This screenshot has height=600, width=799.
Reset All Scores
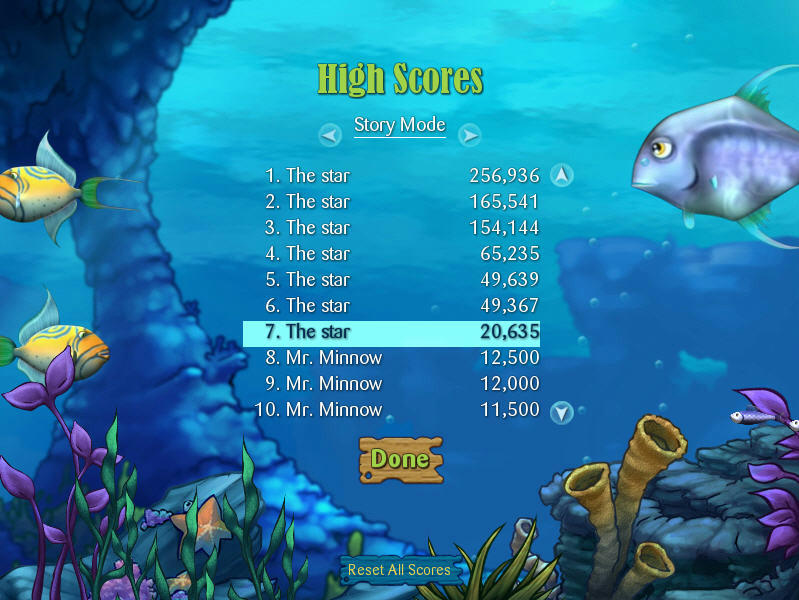(x=399, y=570)
